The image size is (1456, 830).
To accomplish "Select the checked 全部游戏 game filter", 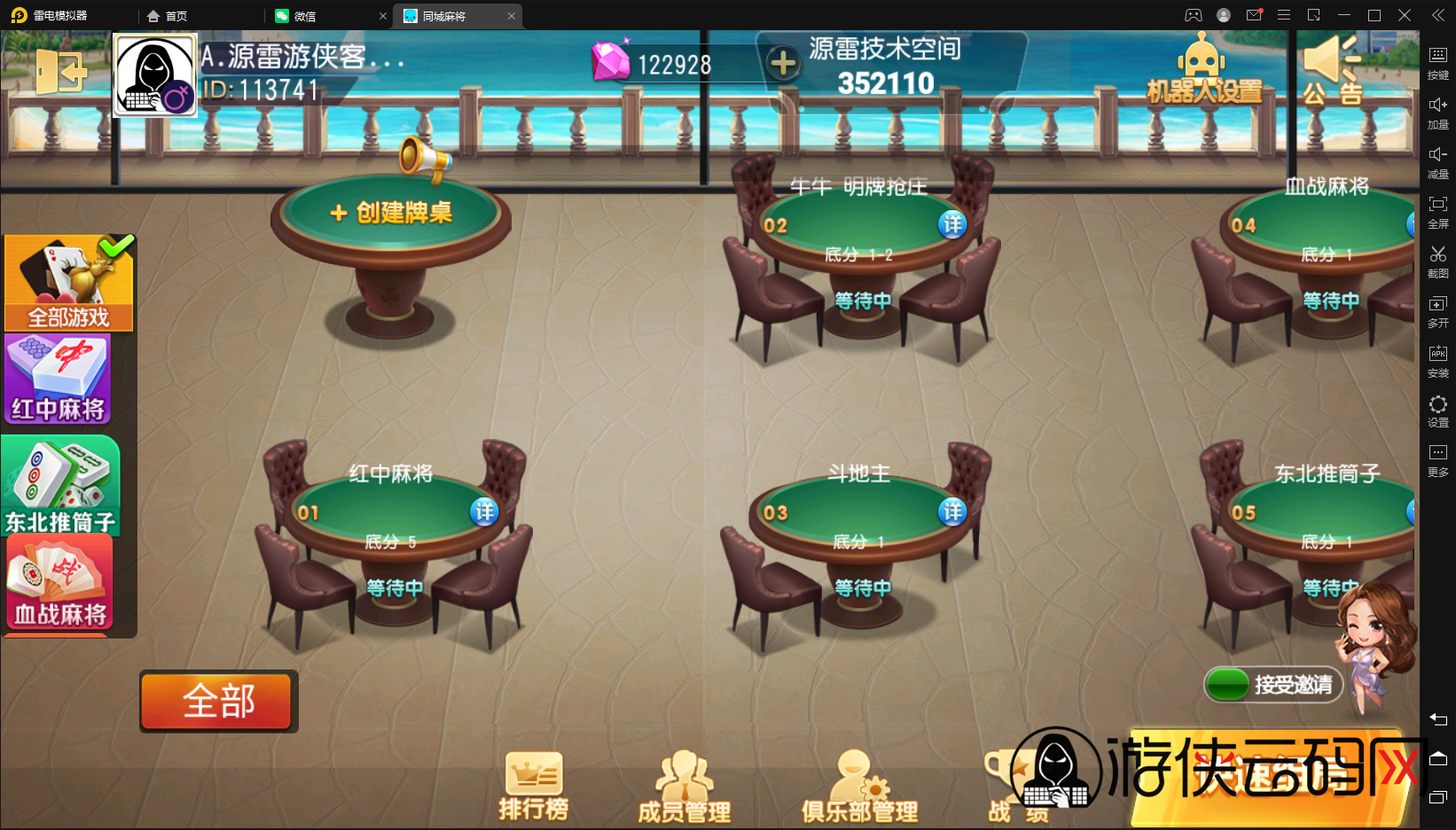I will click(67, 282).
